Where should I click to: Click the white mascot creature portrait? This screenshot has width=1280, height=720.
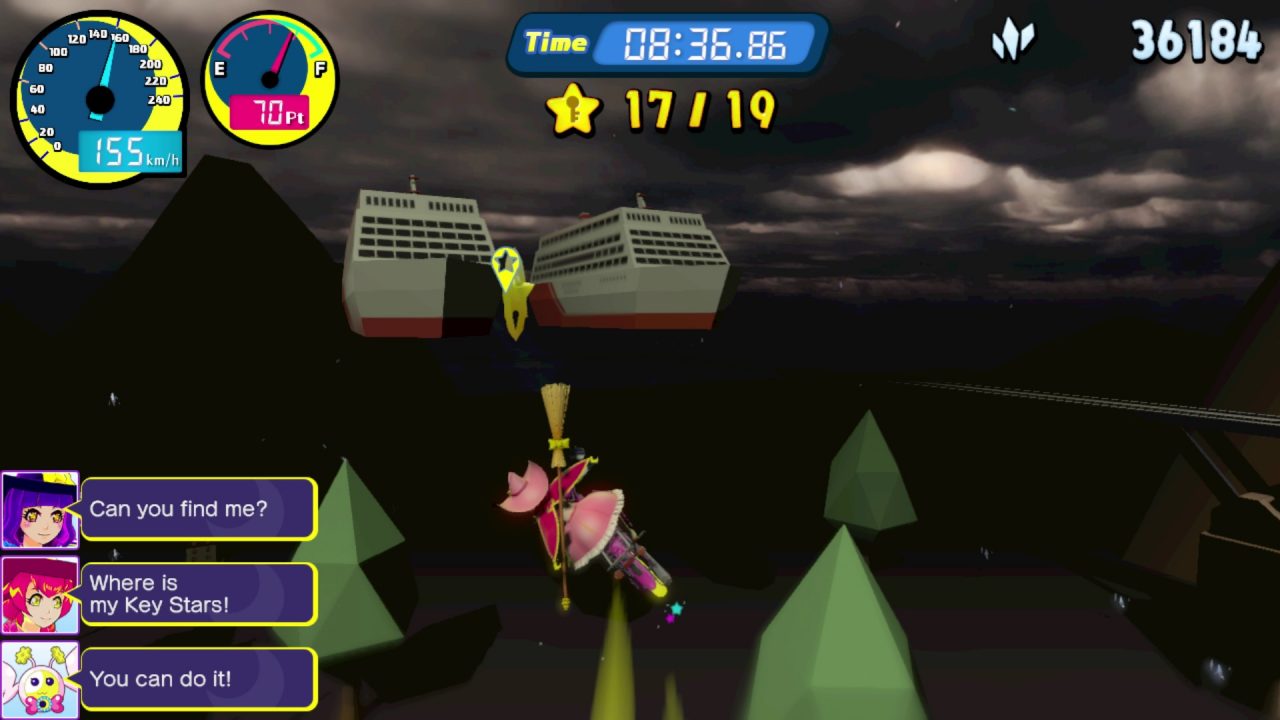click(40, 680)
